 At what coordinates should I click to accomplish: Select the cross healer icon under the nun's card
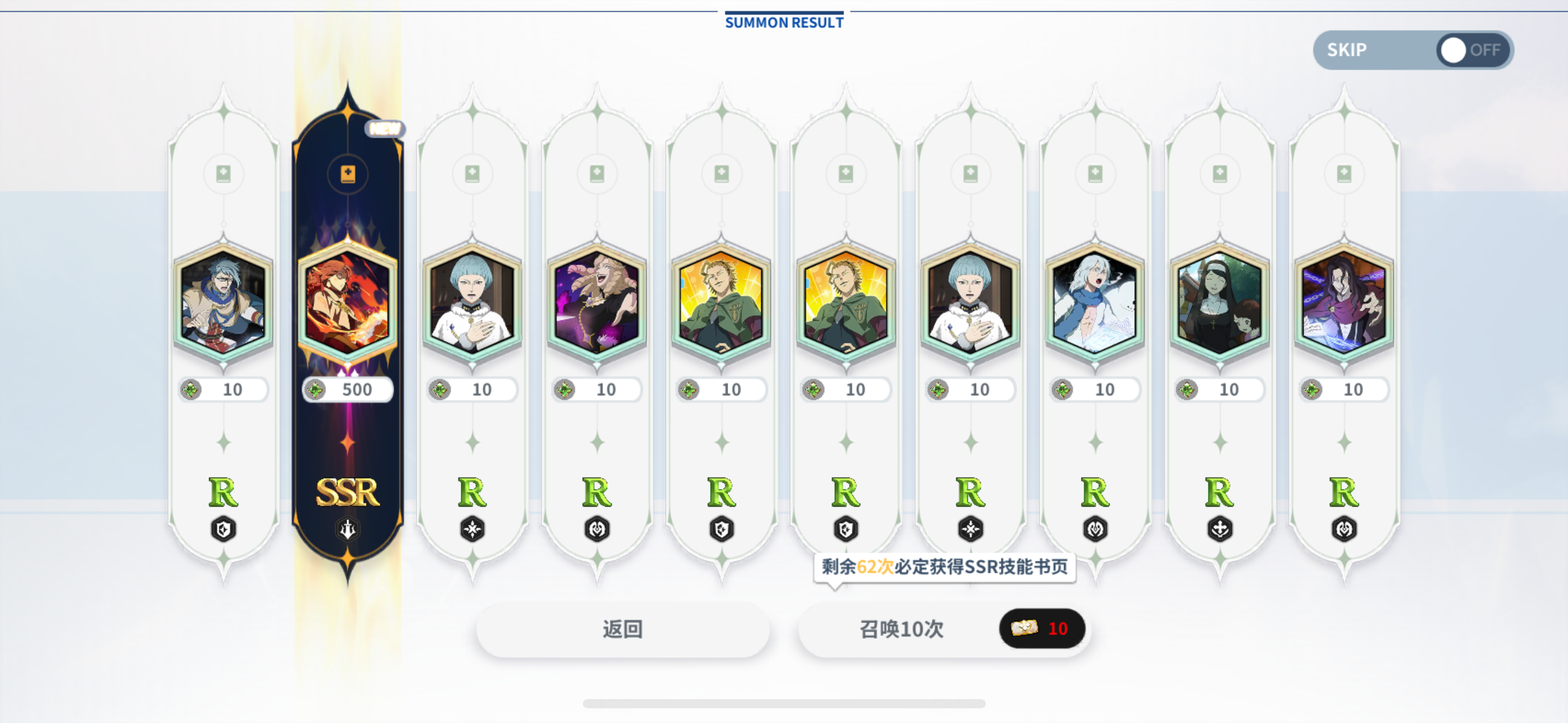pyautogui.click(x=1221, y=528)
